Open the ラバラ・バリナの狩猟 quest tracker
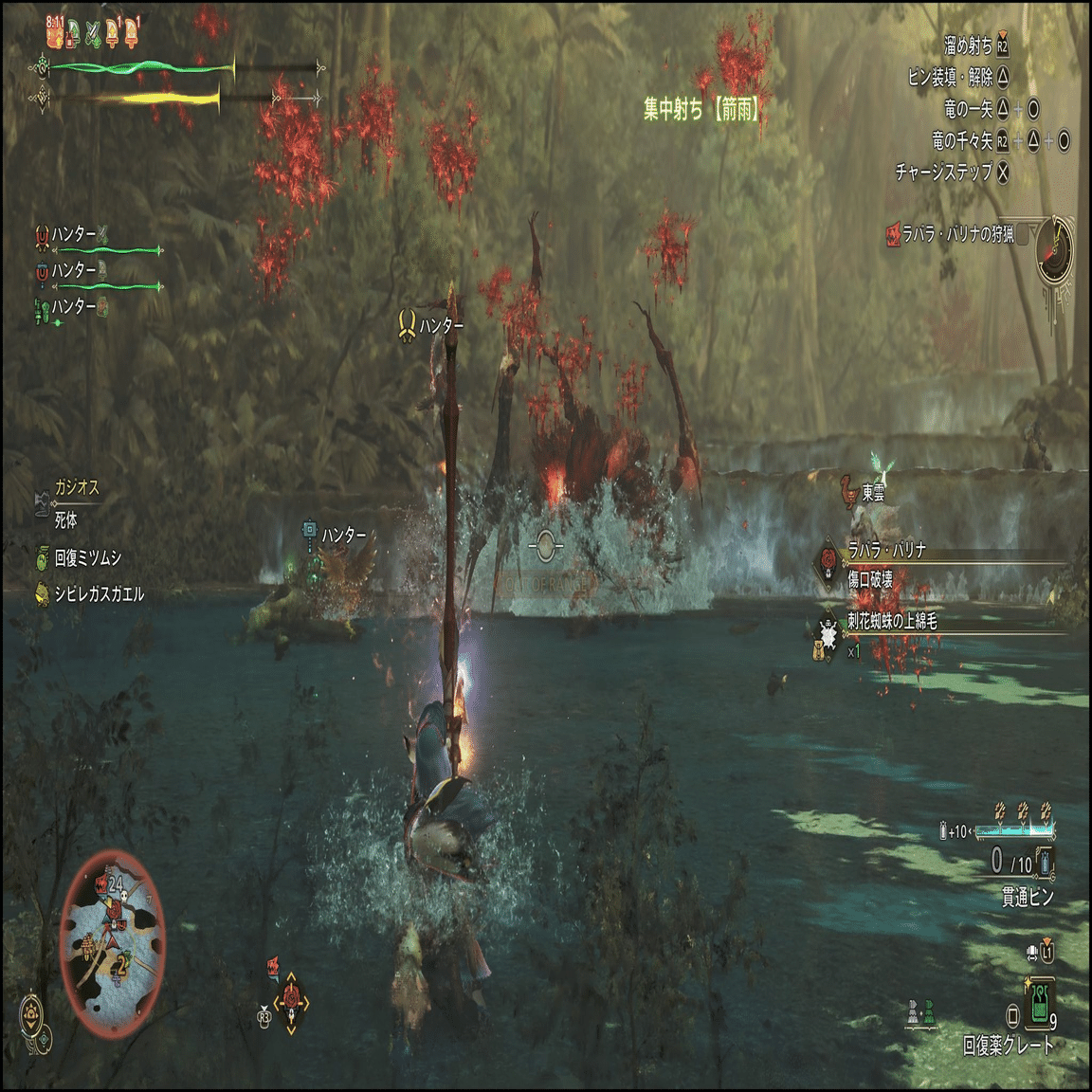The image size is (1092, 1092). 957,234
